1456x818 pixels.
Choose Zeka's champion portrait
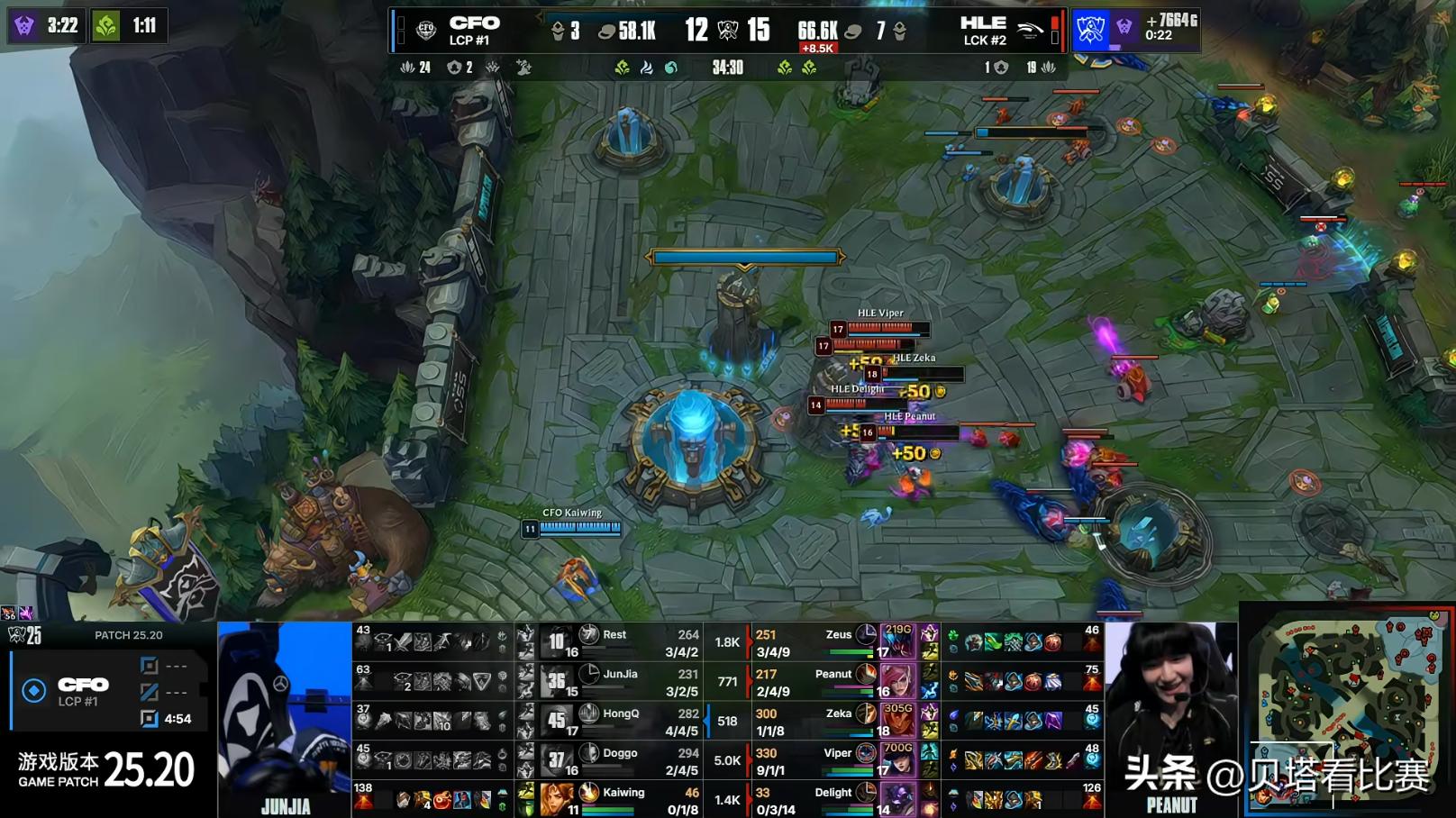coord(897,721)
